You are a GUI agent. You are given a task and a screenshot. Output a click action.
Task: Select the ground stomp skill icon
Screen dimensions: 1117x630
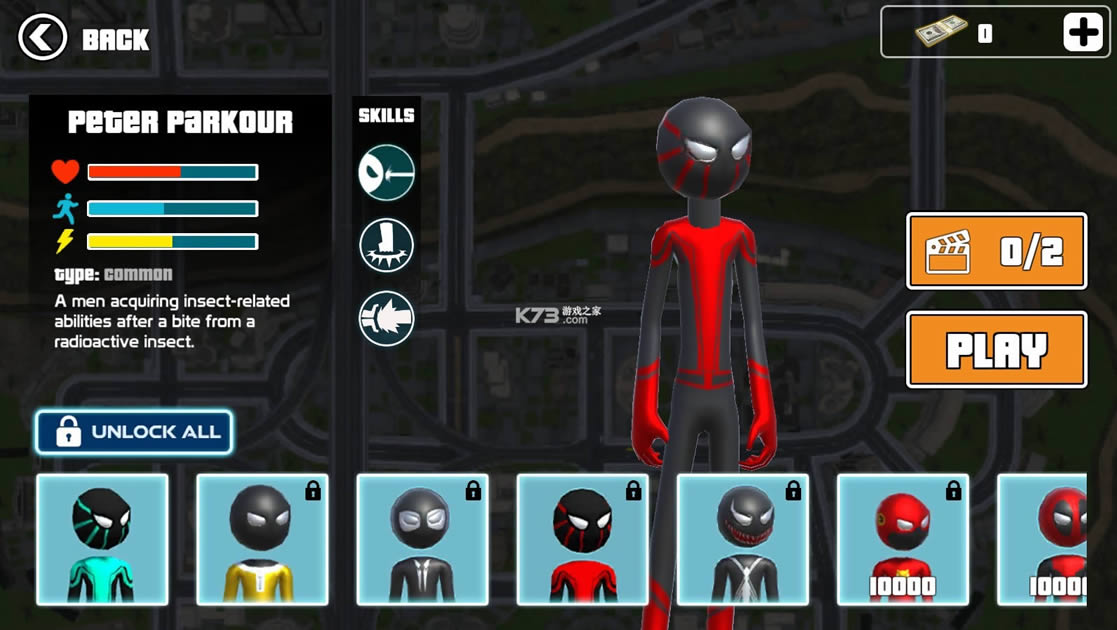pyautogui.click(x=386, y=246)
